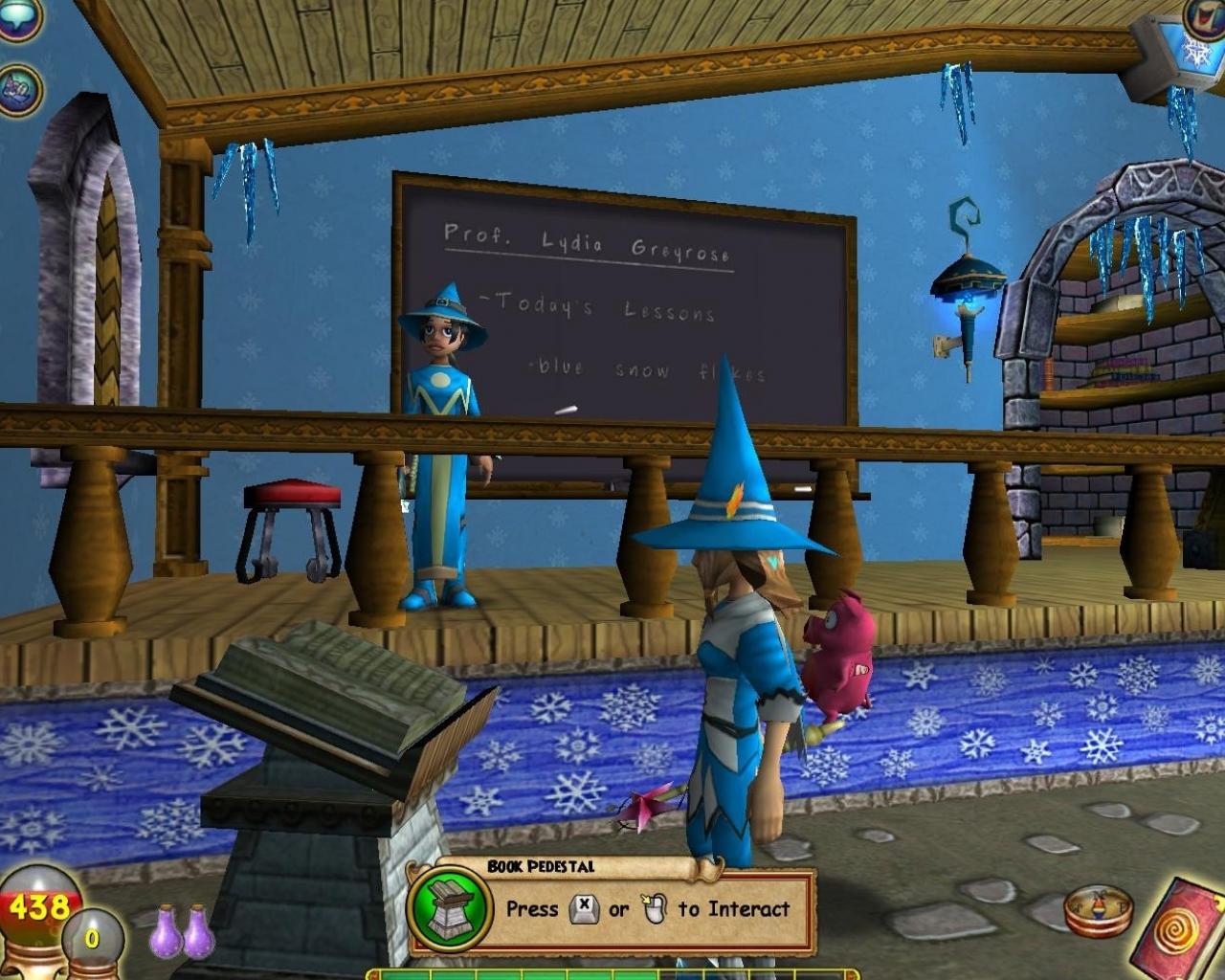This screenshot has width=1225, height=980.
Task: Click the BOOK PEDESTAL title label
Action: 543,865
